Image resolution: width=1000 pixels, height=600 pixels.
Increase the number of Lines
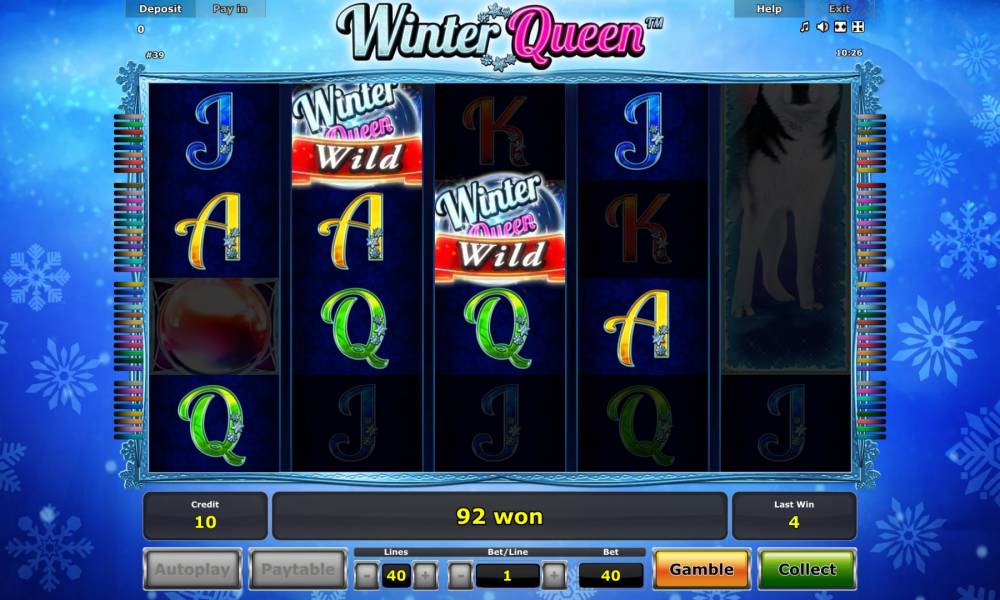pyautogui.click(x=425, y=575)
